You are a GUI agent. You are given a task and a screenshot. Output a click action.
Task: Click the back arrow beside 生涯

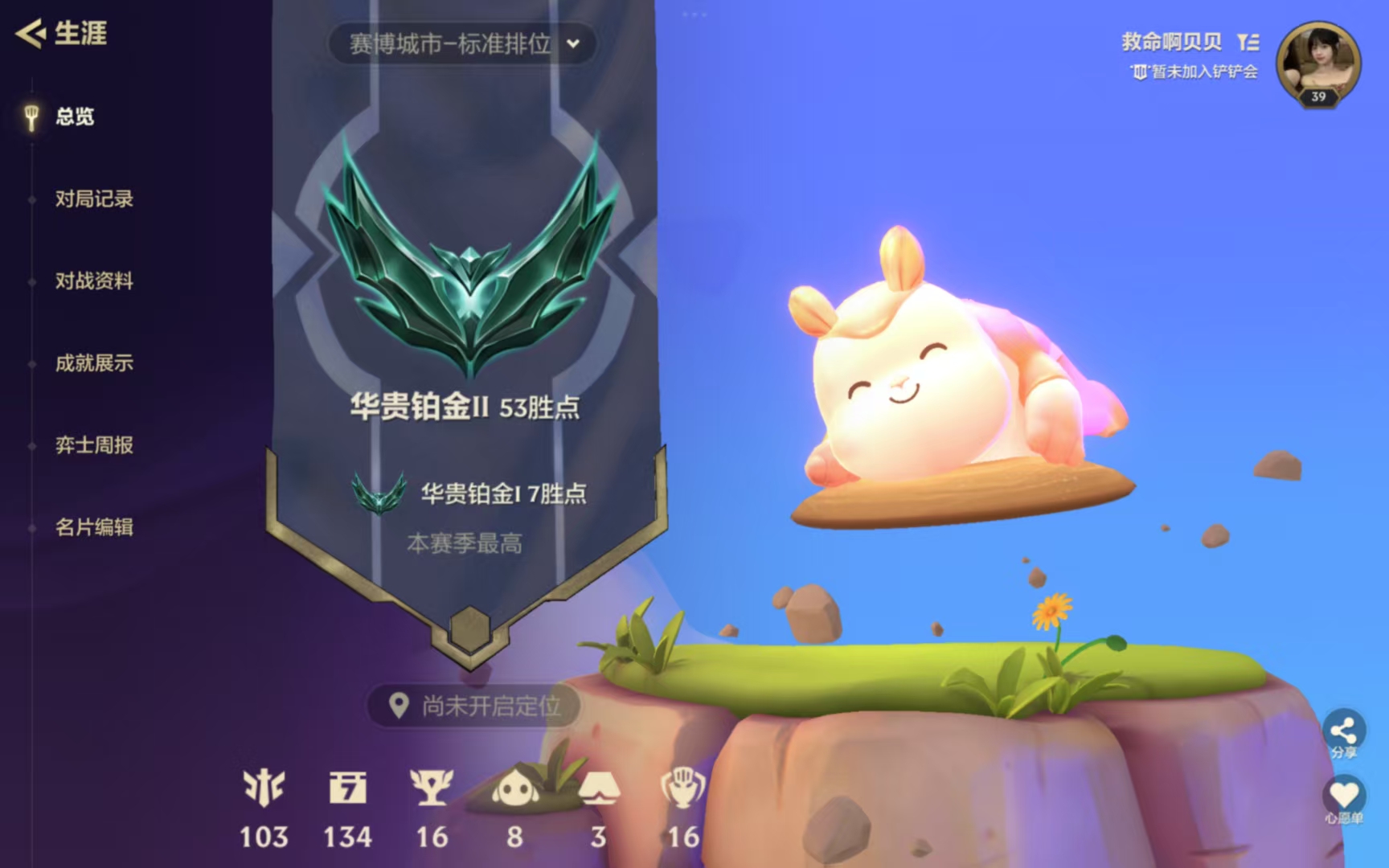click(30, 33)
